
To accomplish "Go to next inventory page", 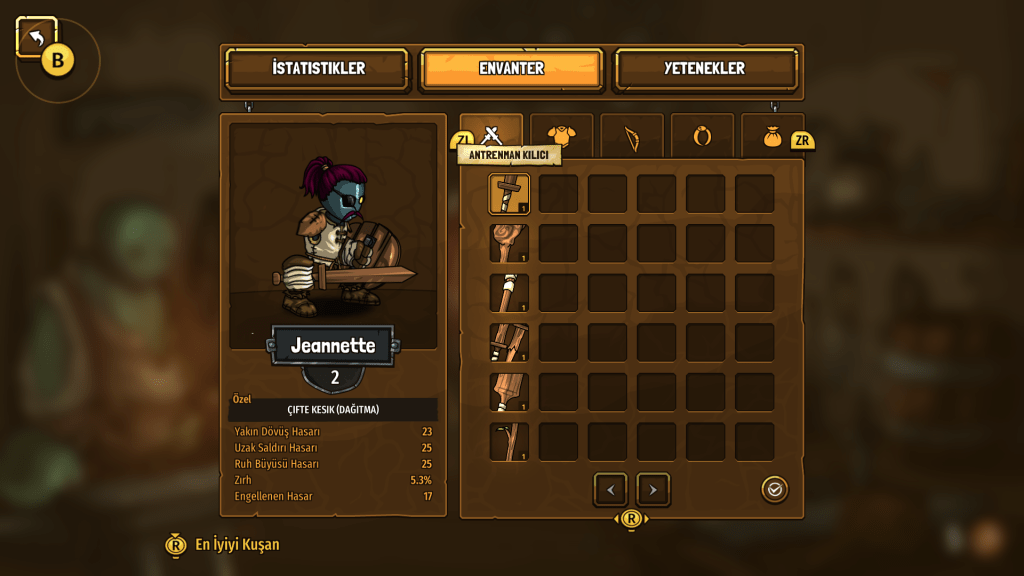I will click(653, 490).
